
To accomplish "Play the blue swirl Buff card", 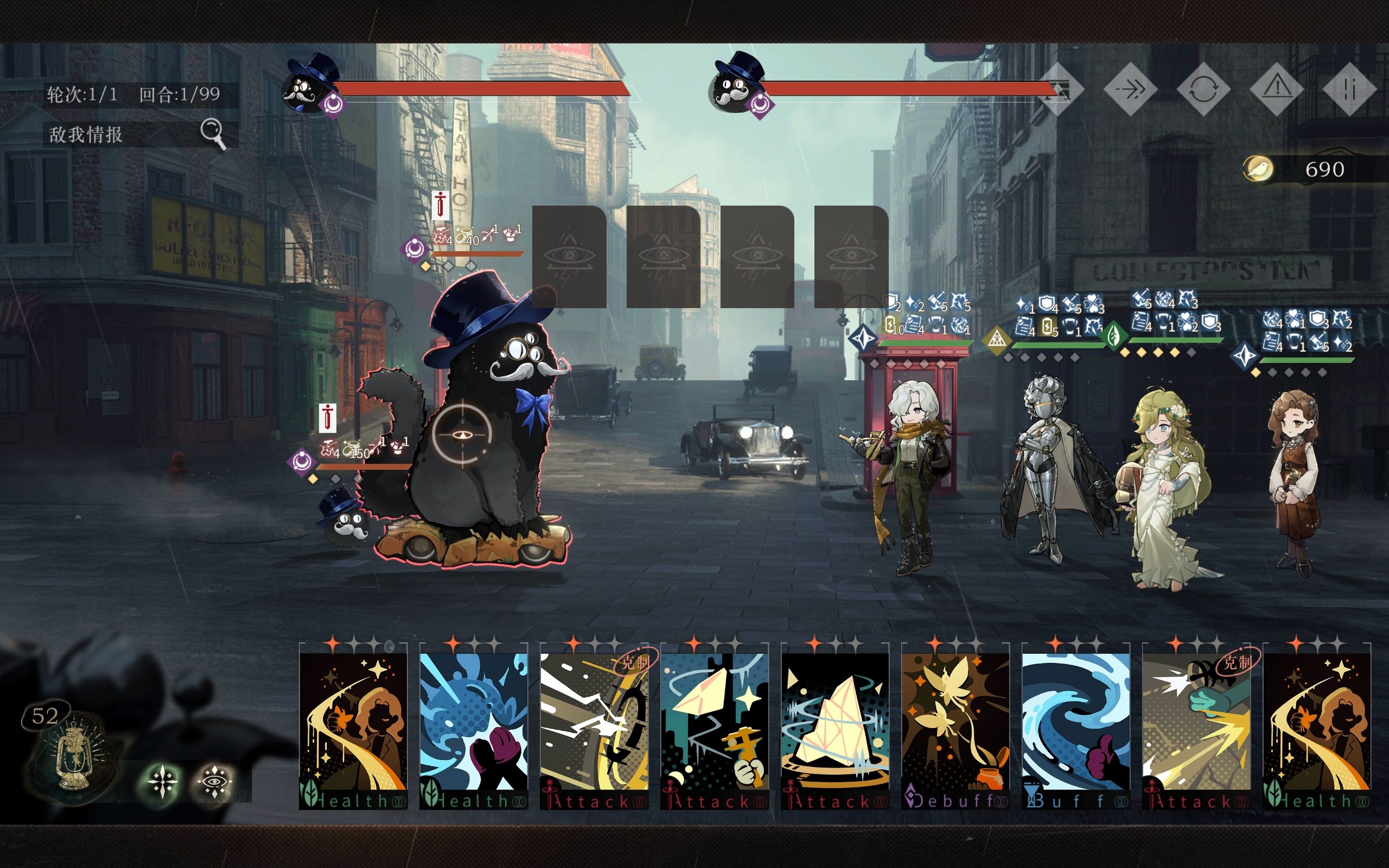I will [1076, 726].
